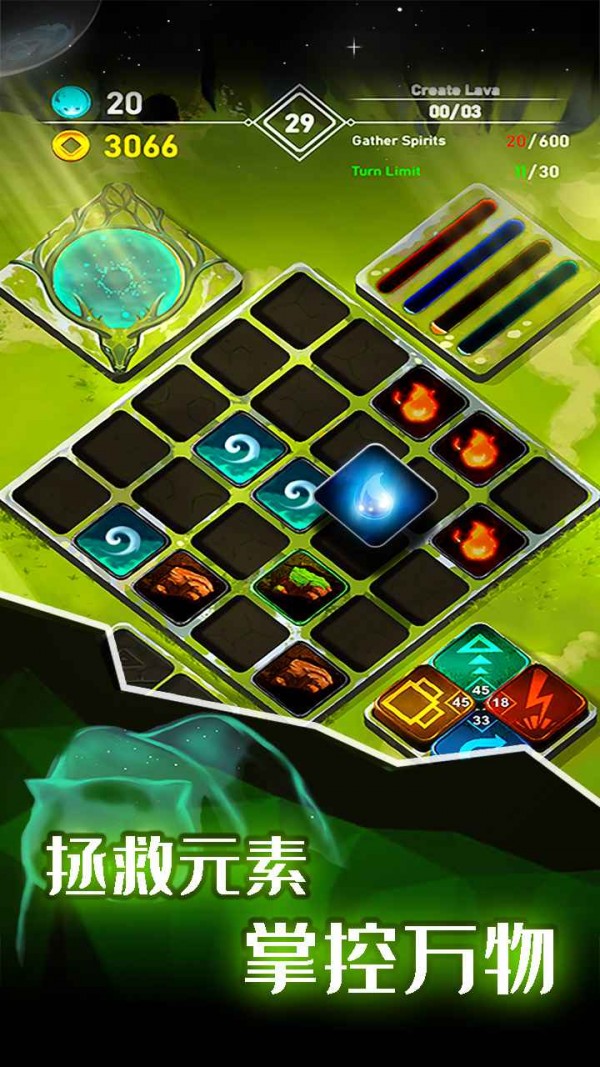Viewport: 600px width, 1067px height.
Task: Click the cyan spirit counter icon
Action: 70,102
